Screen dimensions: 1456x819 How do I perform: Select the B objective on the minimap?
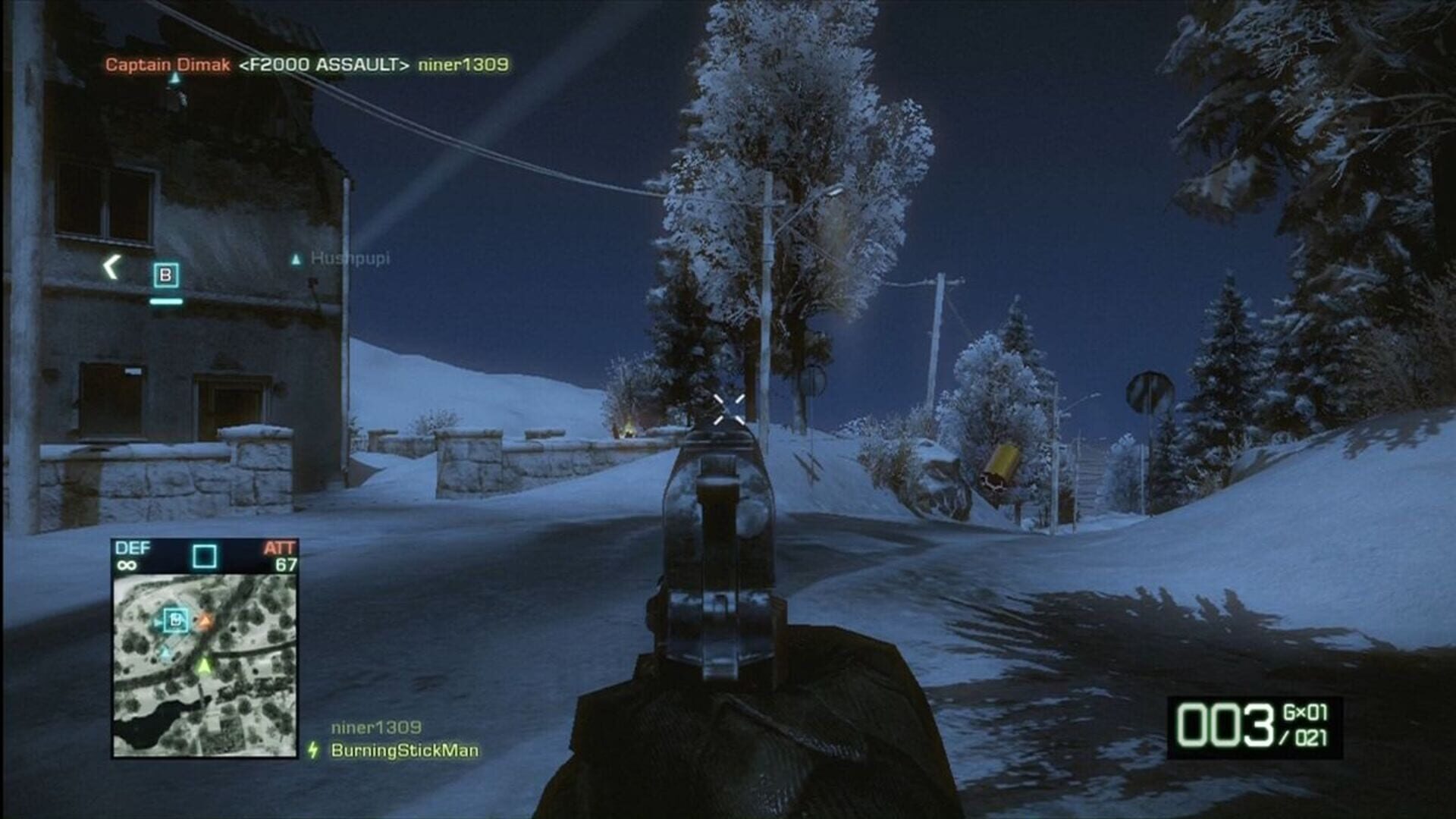174,620
